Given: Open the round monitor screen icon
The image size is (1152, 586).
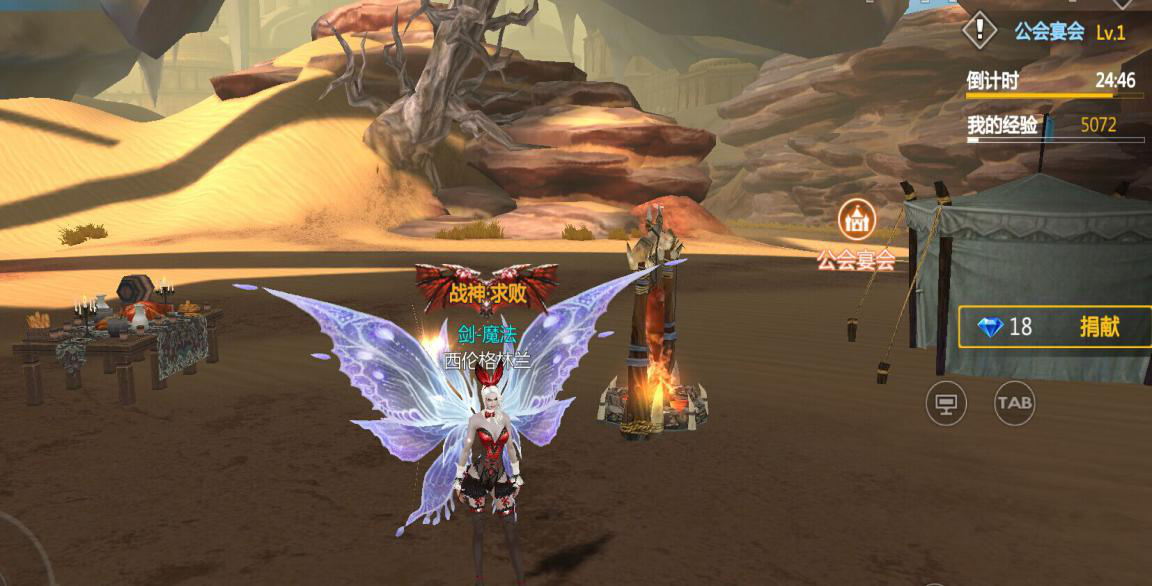Looking at the screenshot, I should pos(946,403).
